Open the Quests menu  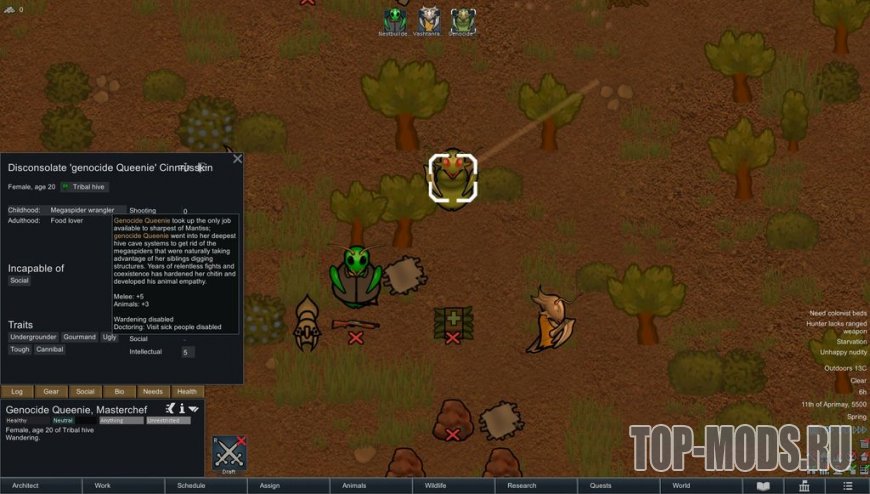coord(601,486)
